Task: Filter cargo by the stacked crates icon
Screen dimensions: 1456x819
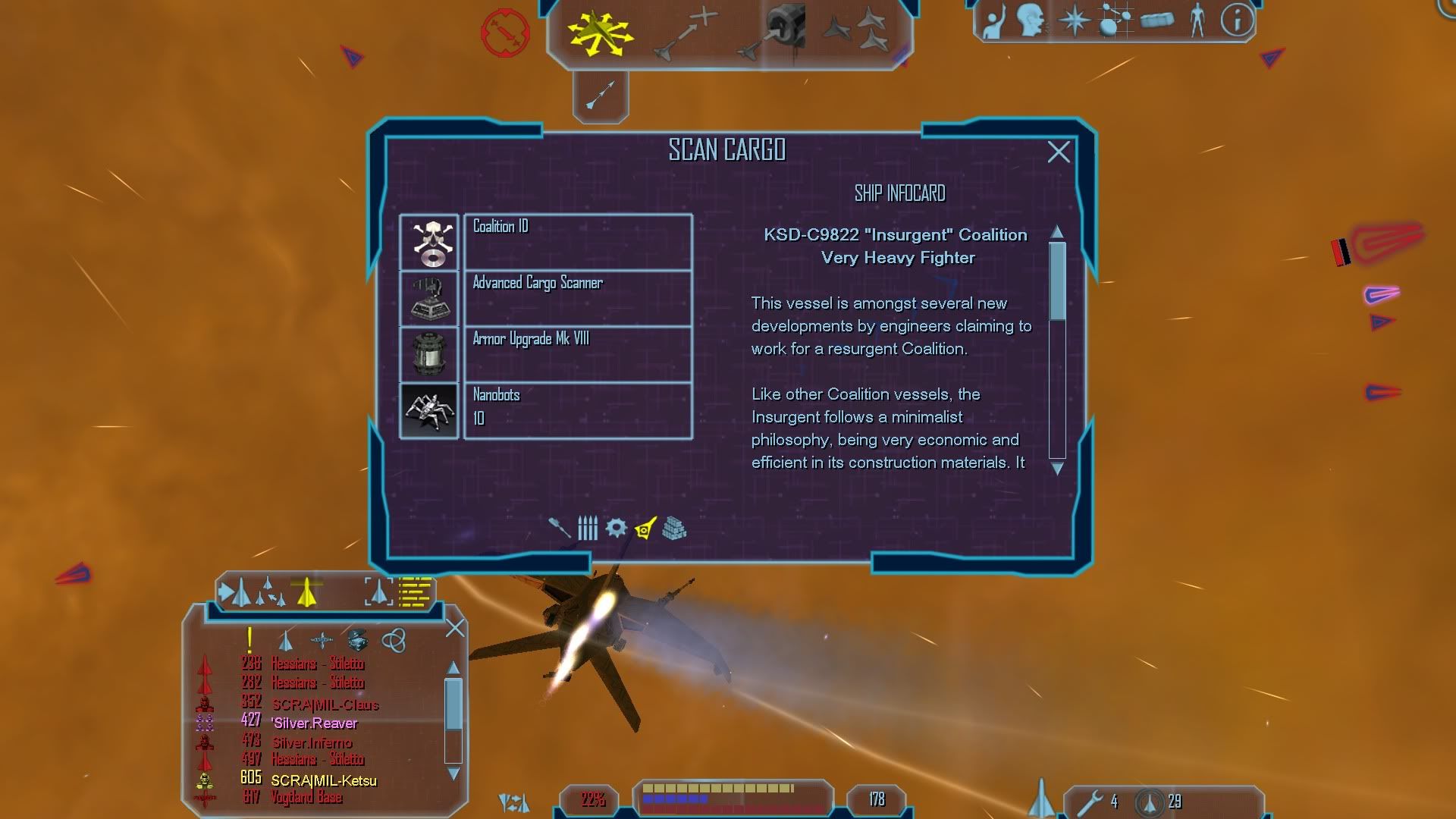Action: [x=673, y=529]
